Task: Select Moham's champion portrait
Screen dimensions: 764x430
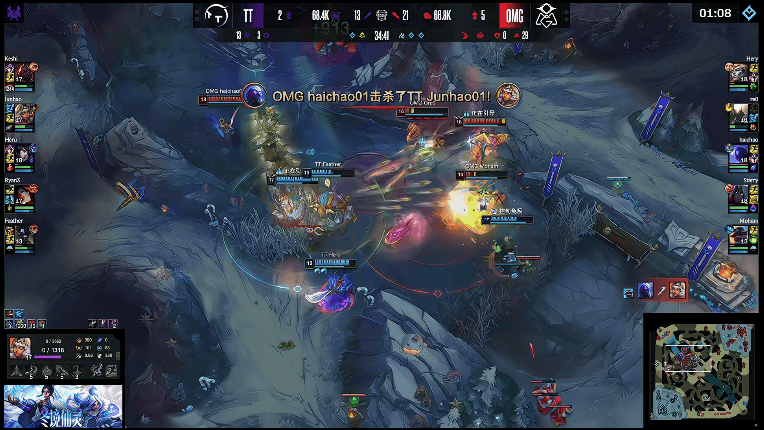Action: tap(737, 235)
